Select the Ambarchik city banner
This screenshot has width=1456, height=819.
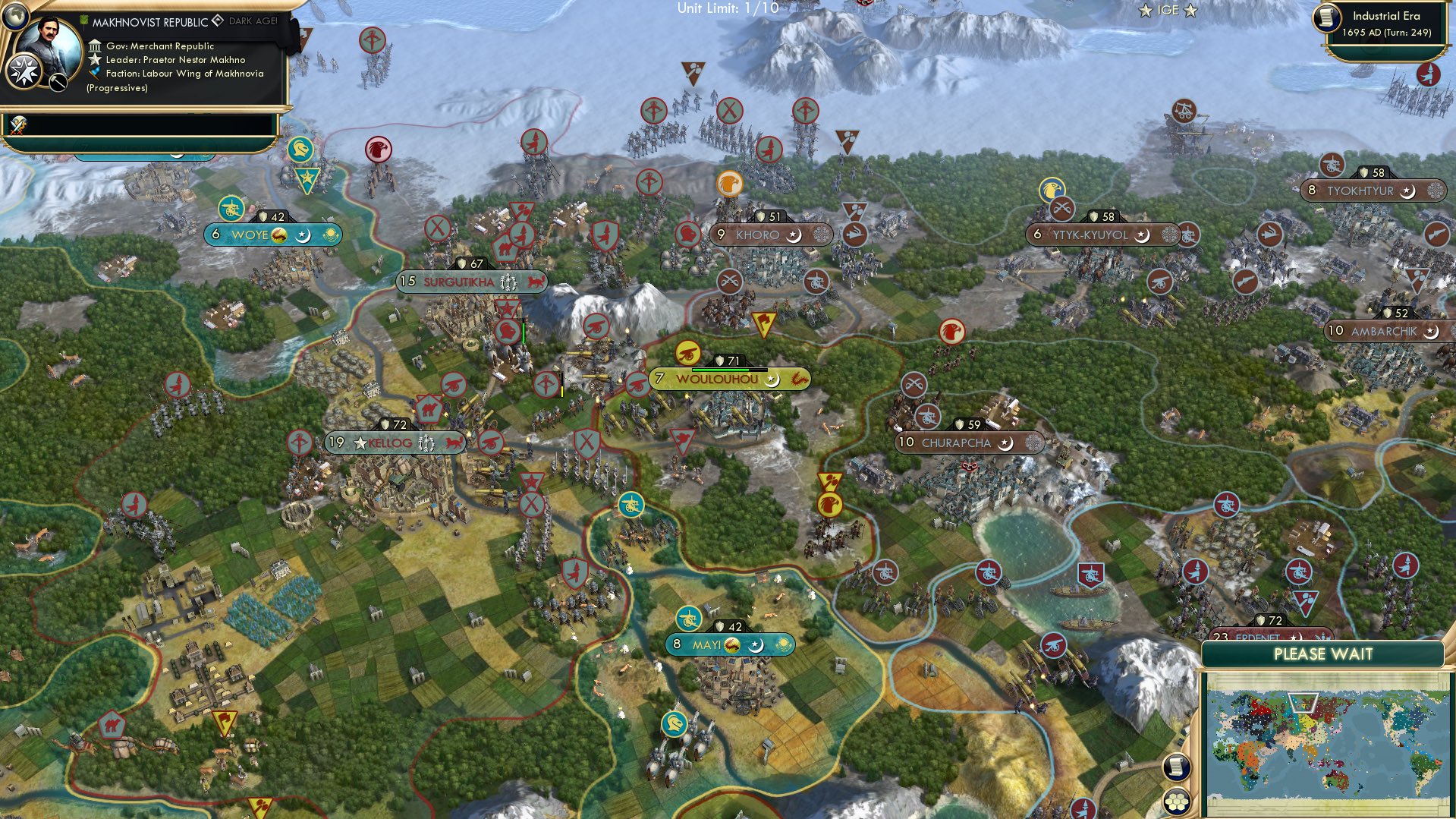[1385, 332]
